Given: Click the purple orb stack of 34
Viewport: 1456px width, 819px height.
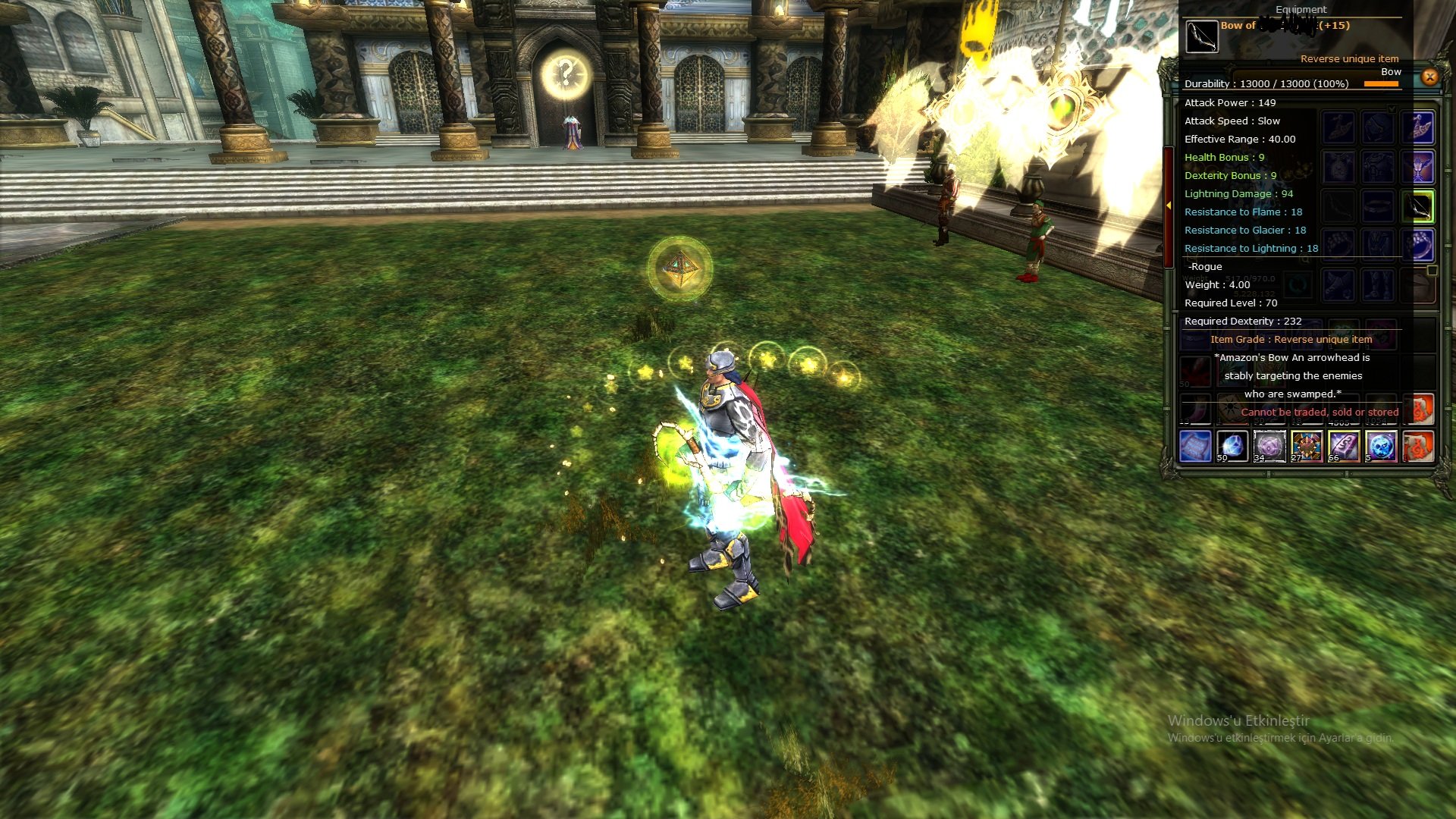Looking at the screenshot, I should coord(1270,447).
